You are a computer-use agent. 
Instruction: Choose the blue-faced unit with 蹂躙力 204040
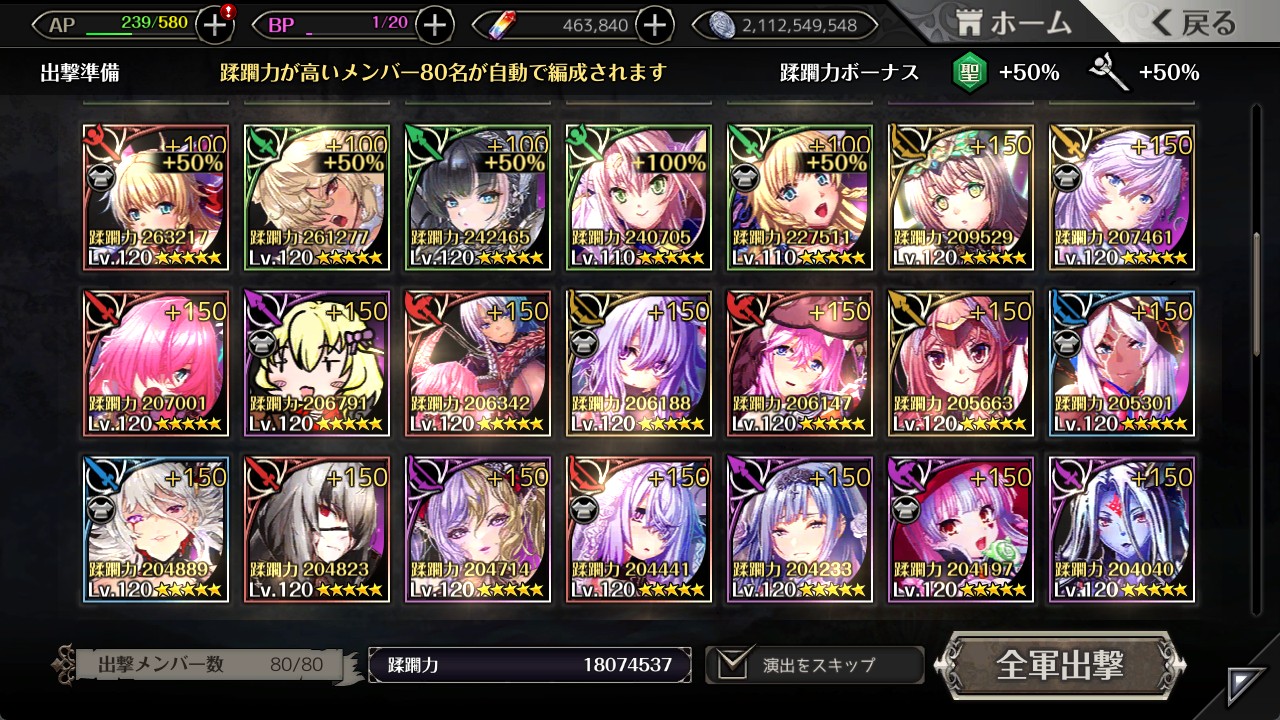[x=1122, y=529]
